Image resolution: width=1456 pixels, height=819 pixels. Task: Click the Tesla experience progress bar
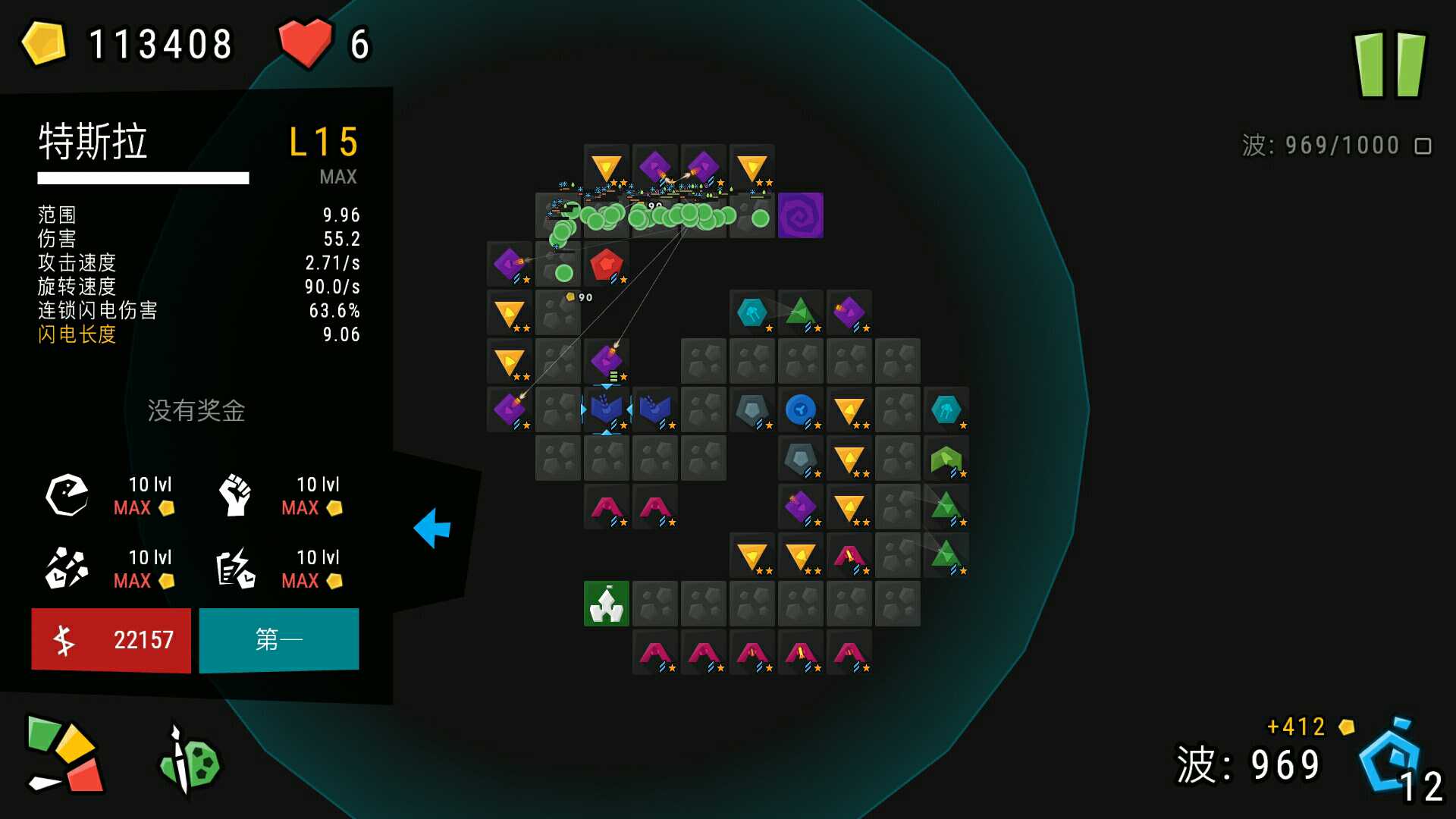click(144, 179)
